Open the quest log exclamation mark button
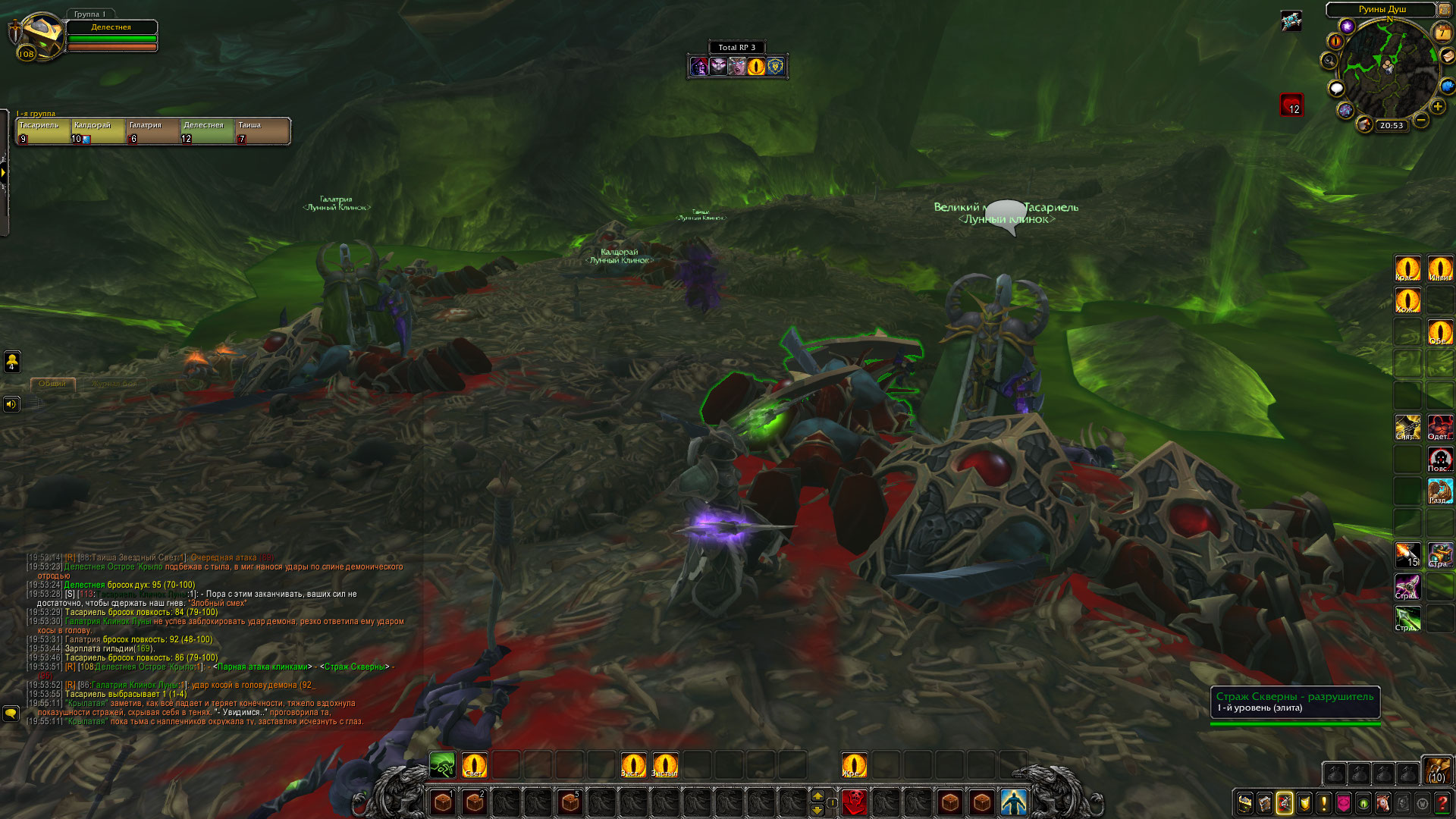 (x=1324, y=802)
